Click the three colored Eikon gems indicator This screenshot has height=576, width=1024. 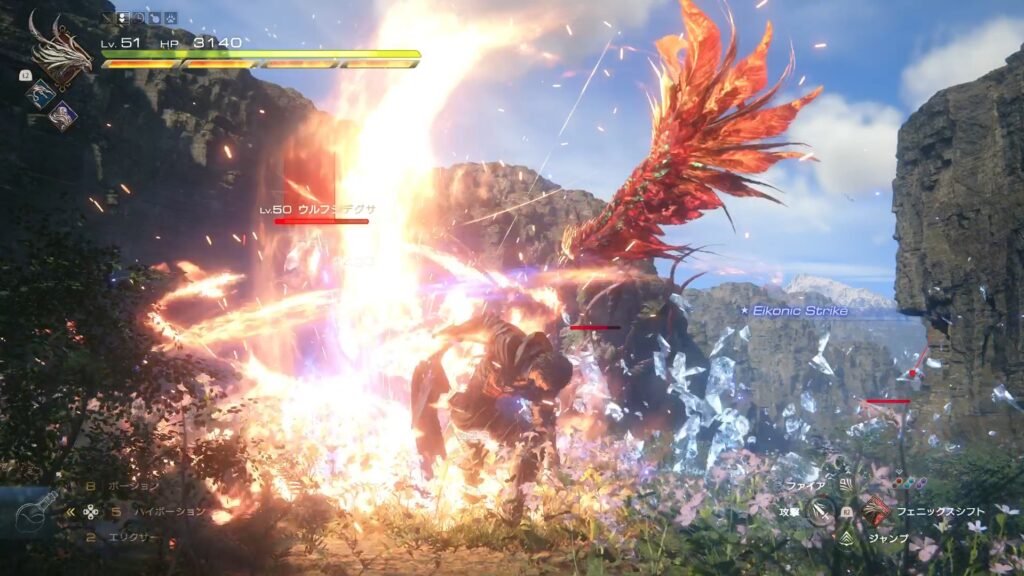click(910, 482)
